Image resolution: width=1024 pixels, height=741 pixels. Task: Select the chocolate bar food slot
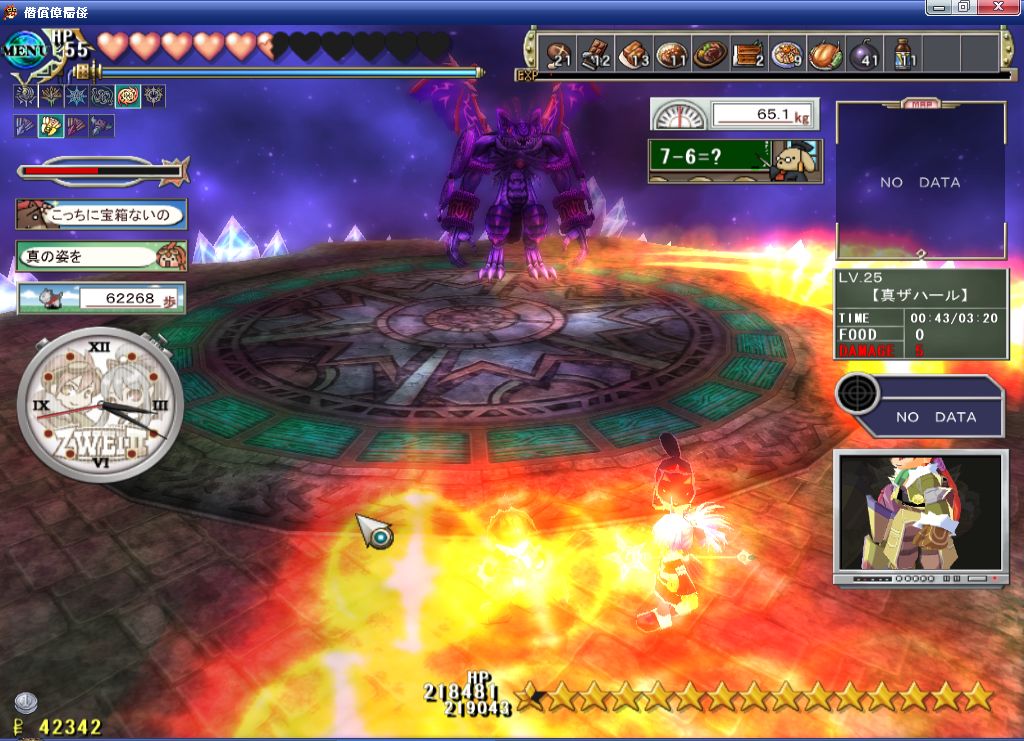click(596, 54)
